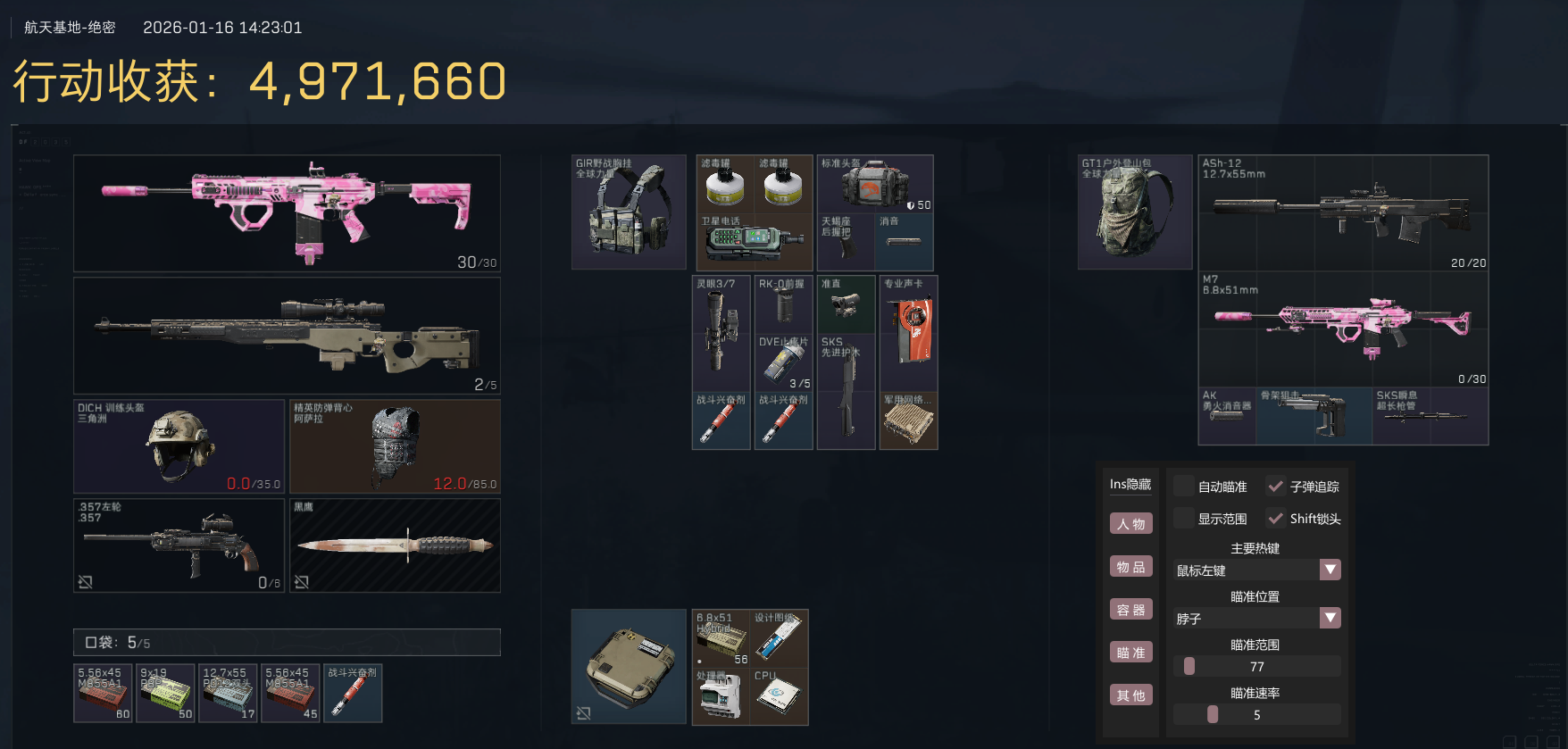Choose the ASh-12 rifle in the backpack

(1342, 213)
